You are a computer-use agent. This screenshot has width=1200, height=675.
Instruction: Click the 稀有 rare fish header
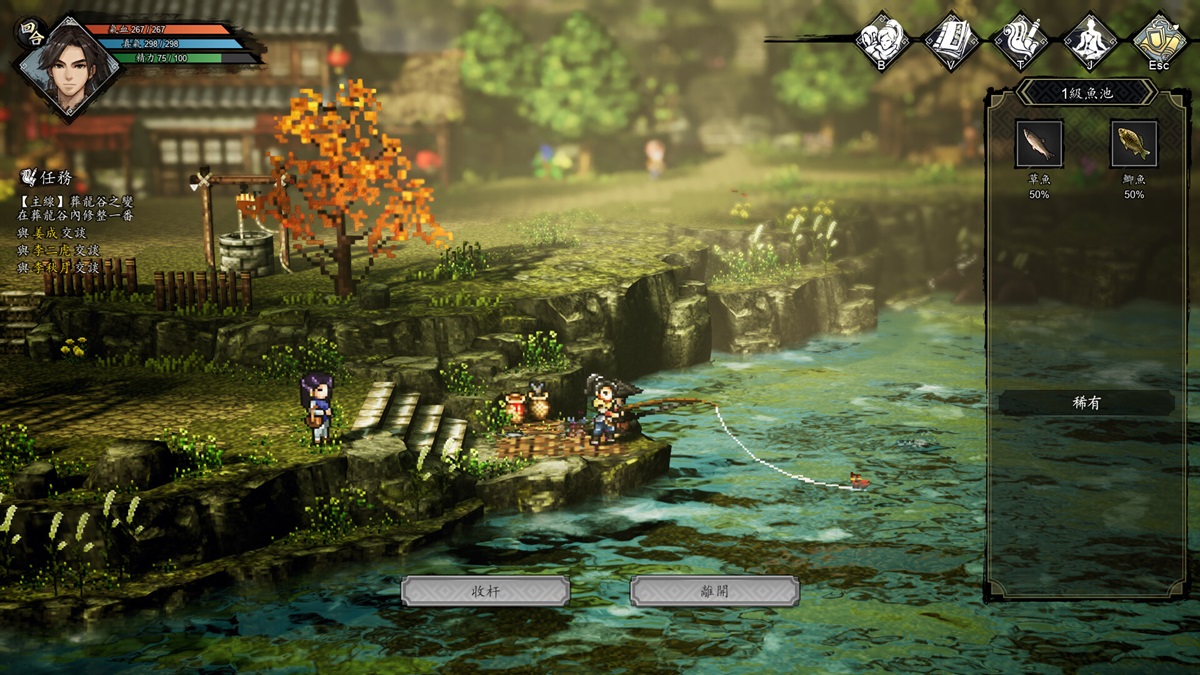1086,403
